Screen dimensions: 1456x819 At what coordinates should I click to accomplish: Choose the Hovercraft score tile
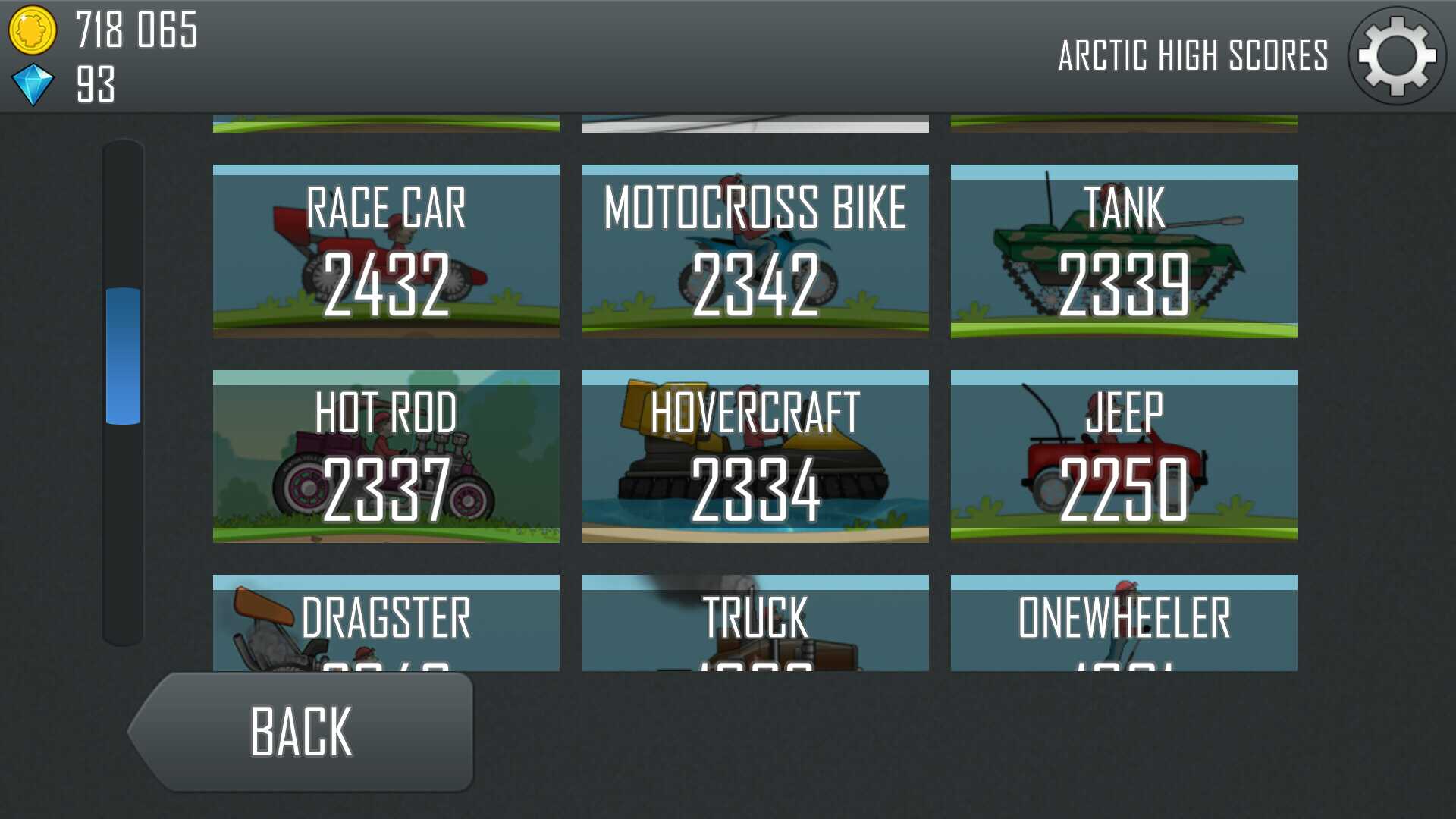coord(755,457)
